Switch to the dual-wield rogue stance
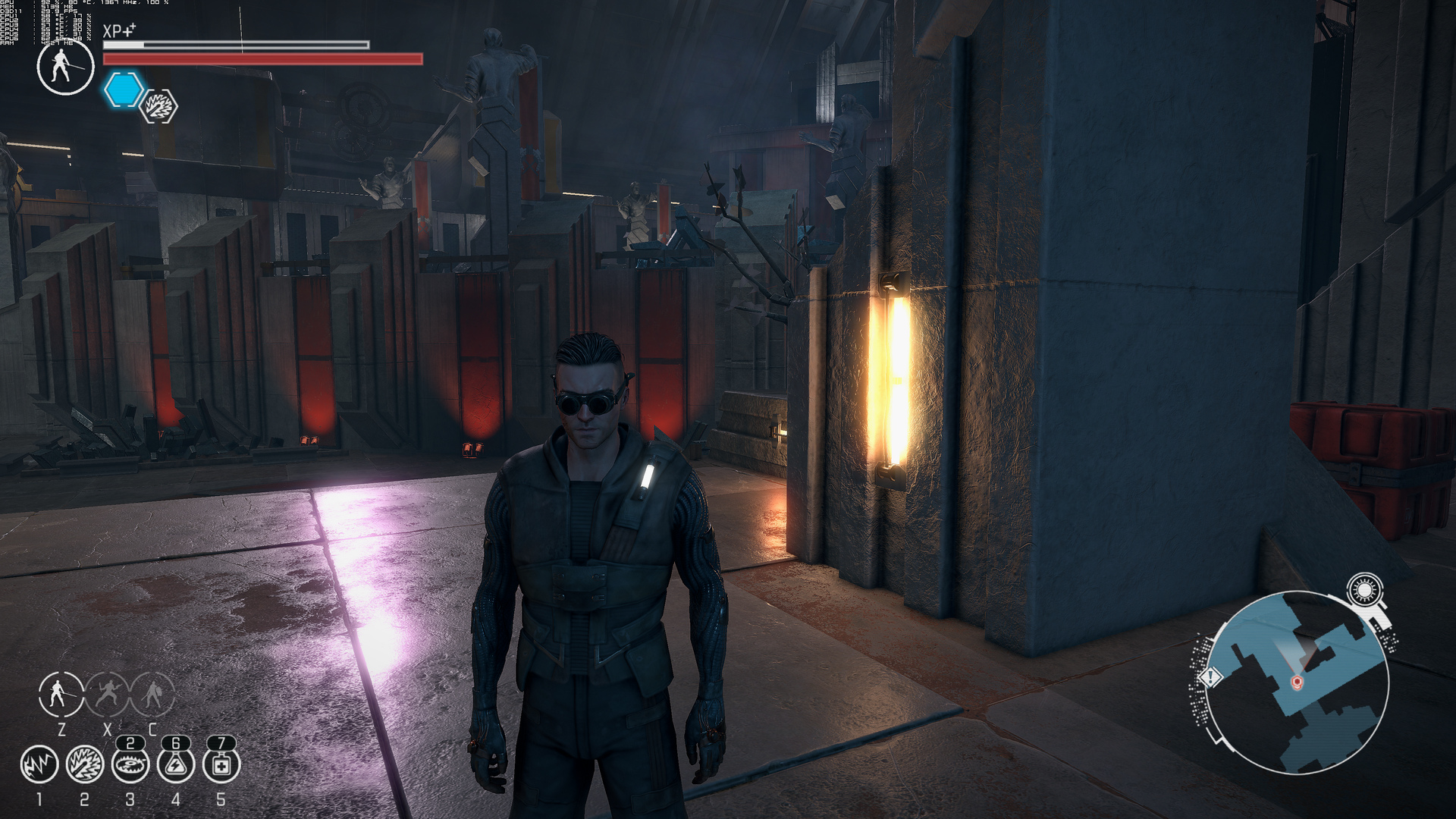 (x=107, y=693)
